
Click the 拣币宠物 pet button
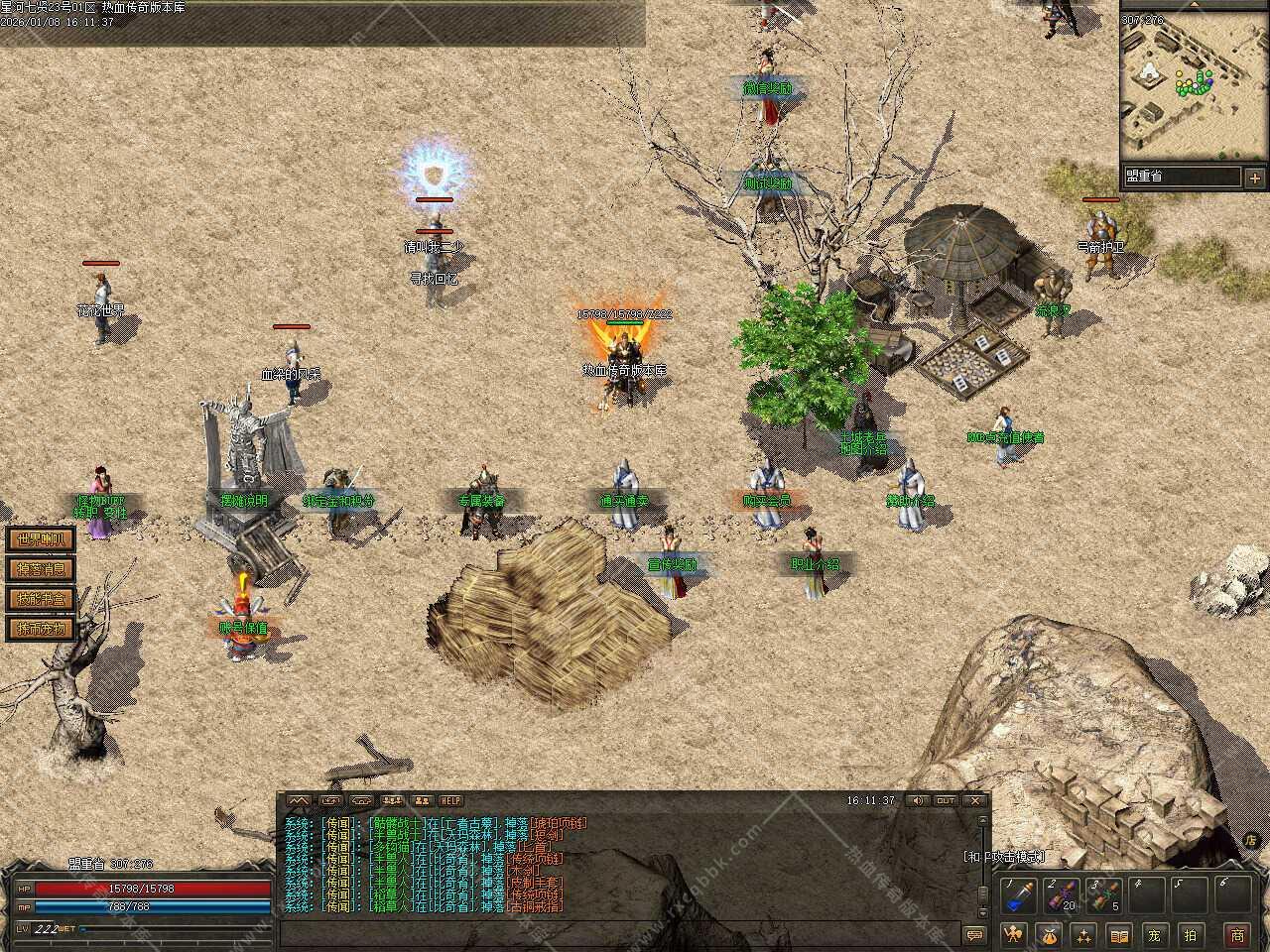(x=41, y=629)
